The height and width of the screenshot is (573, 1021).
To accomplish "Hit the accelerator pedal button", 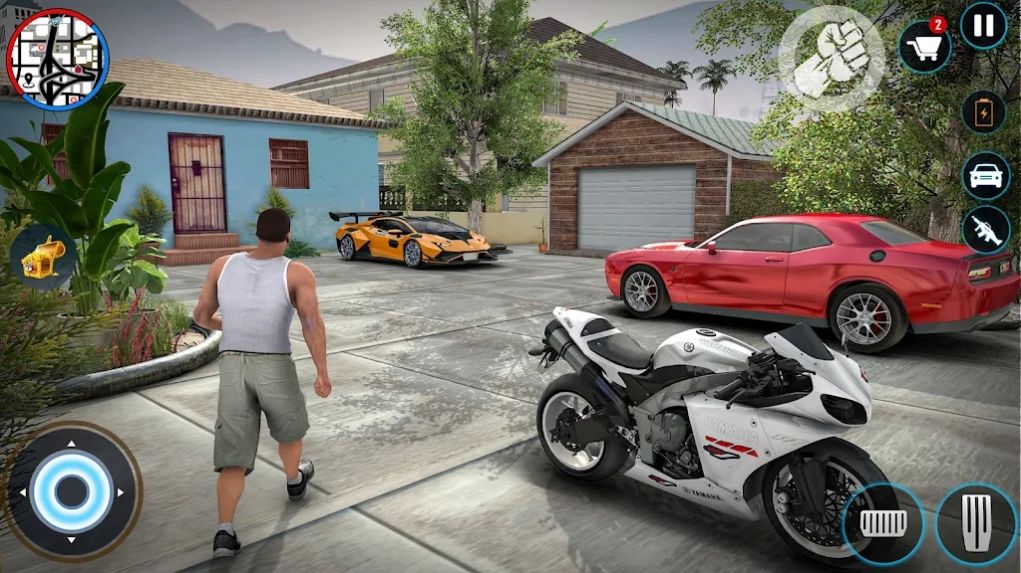I will tap(976, 523).
